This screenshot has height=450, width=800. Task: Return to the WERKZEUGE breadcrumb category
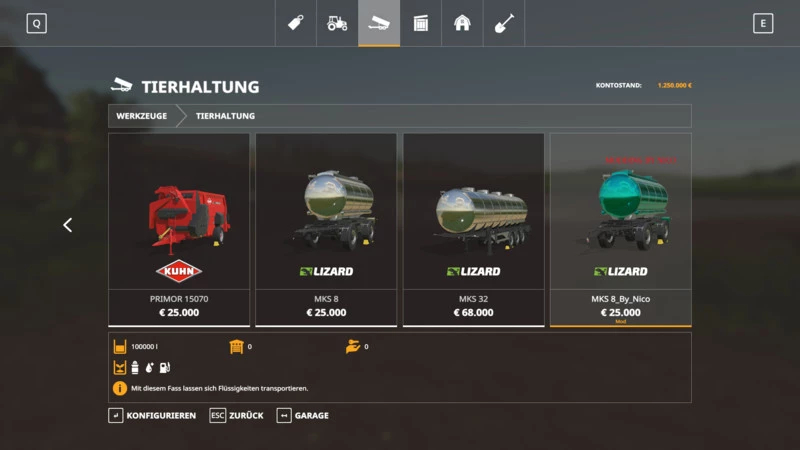pos(141,116)
